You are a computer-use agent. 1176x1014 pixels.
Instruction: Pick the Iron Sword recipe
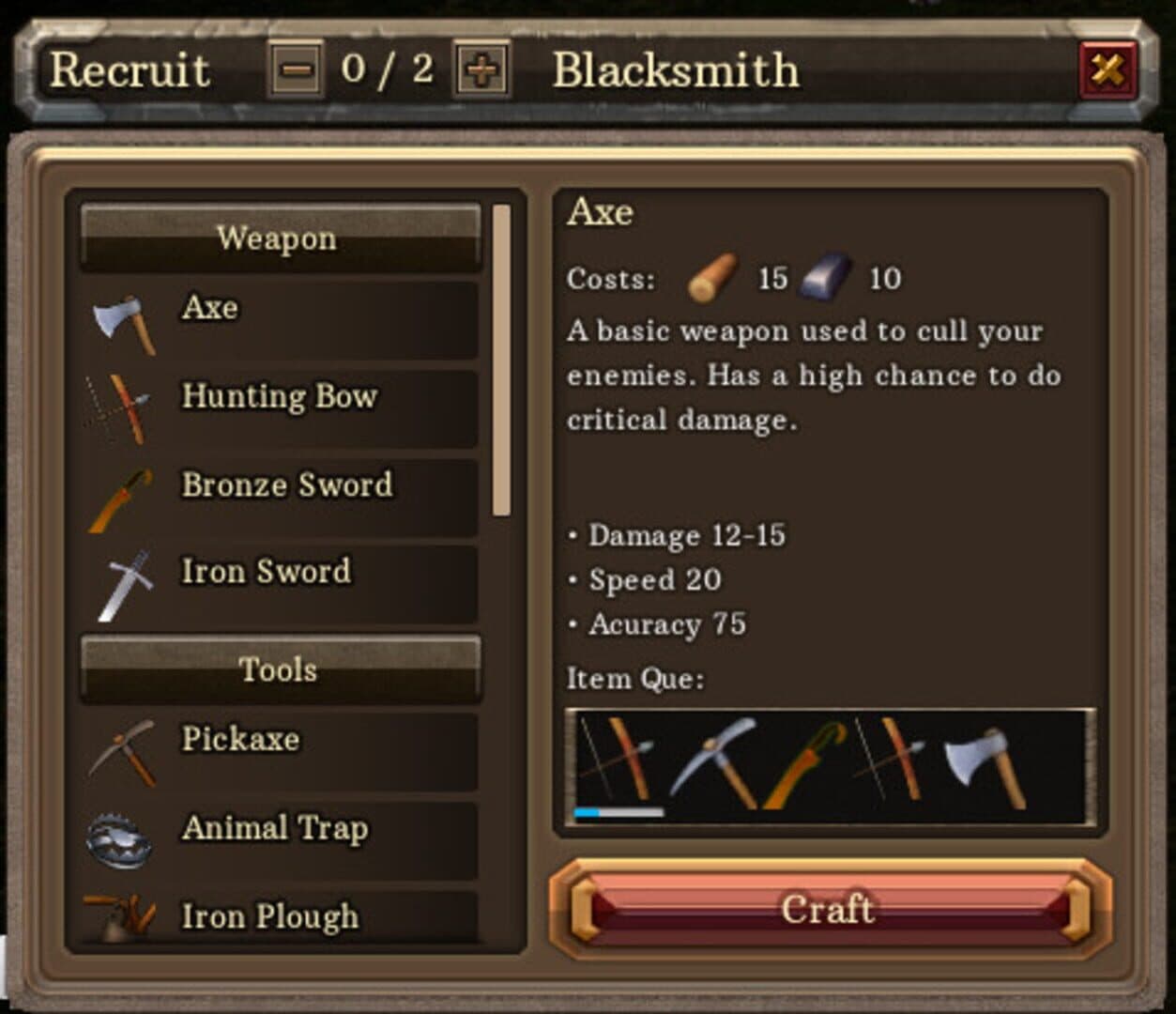click(280, 584)
